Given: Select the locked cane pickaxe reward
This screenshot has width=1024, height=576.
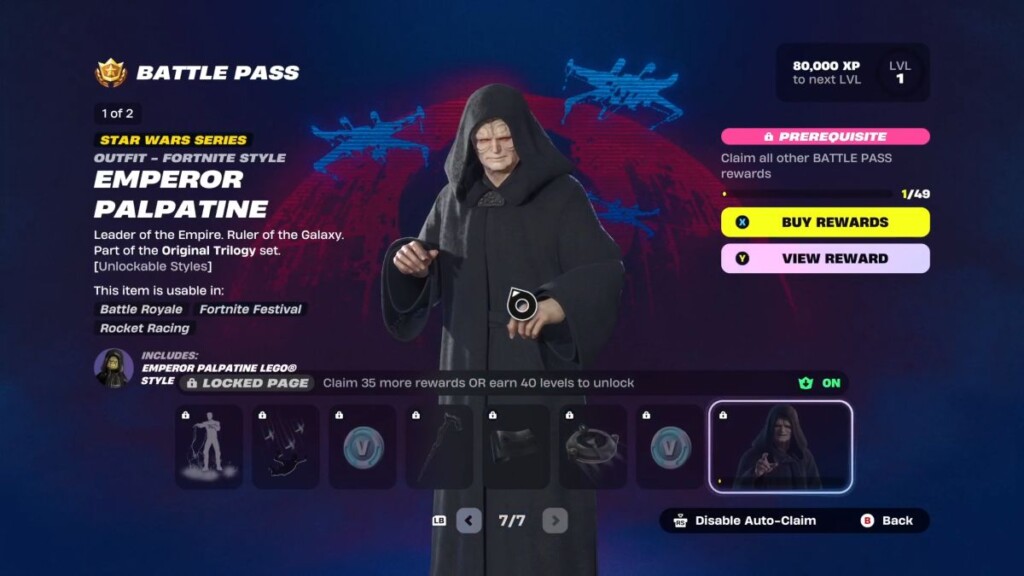Looking at the screenshot, I should 439,446.
